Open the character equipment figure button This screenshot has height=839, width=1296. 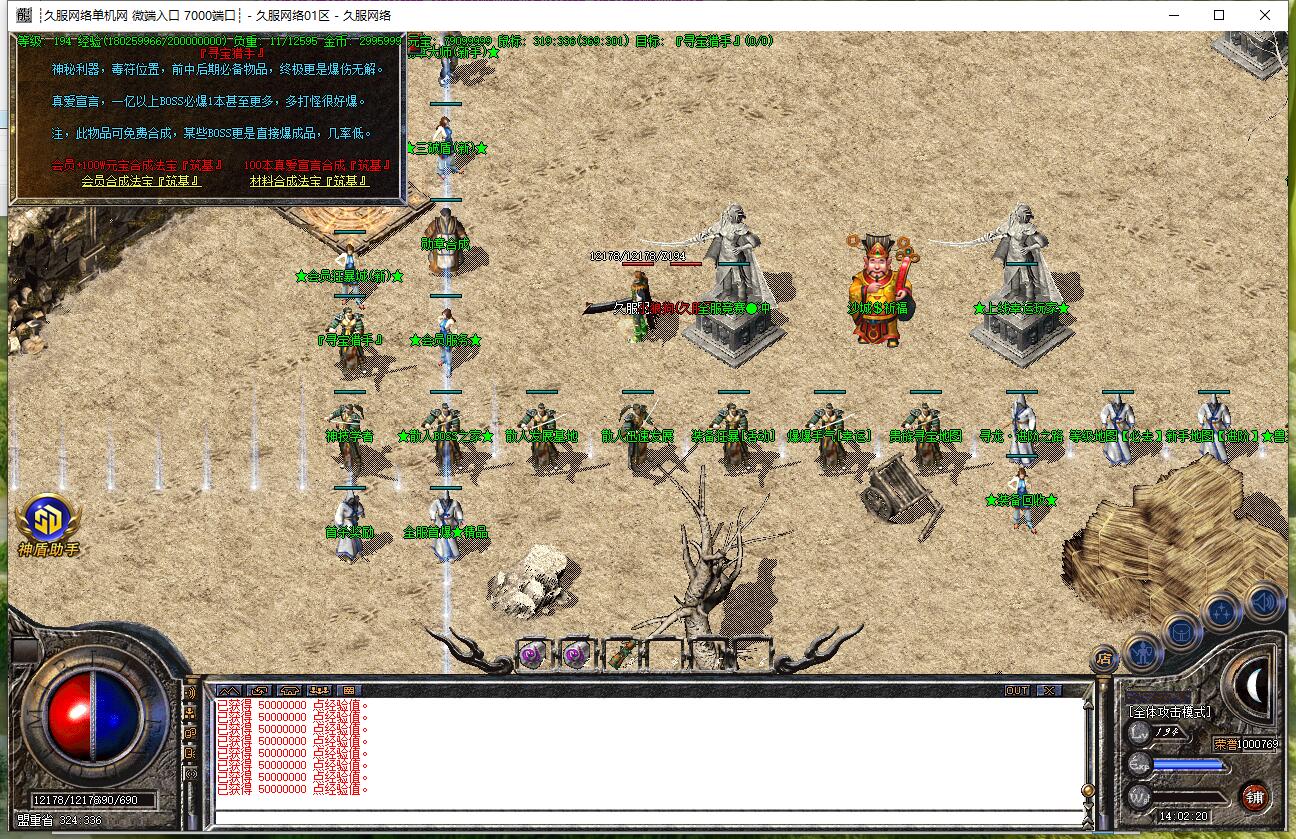coord(1142,652)
